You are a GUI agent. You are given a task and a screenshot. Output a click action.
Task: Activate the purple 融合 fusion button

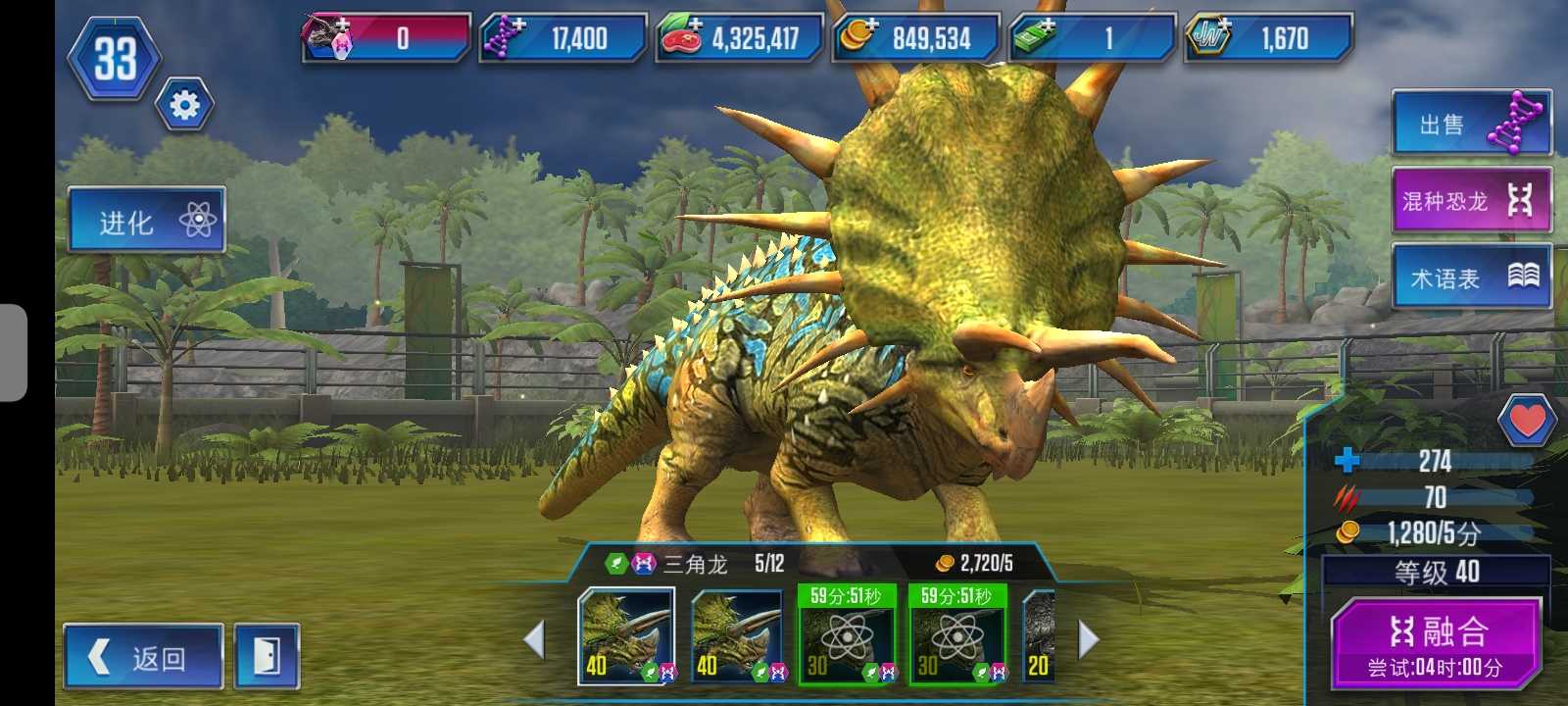[1436, 643]
